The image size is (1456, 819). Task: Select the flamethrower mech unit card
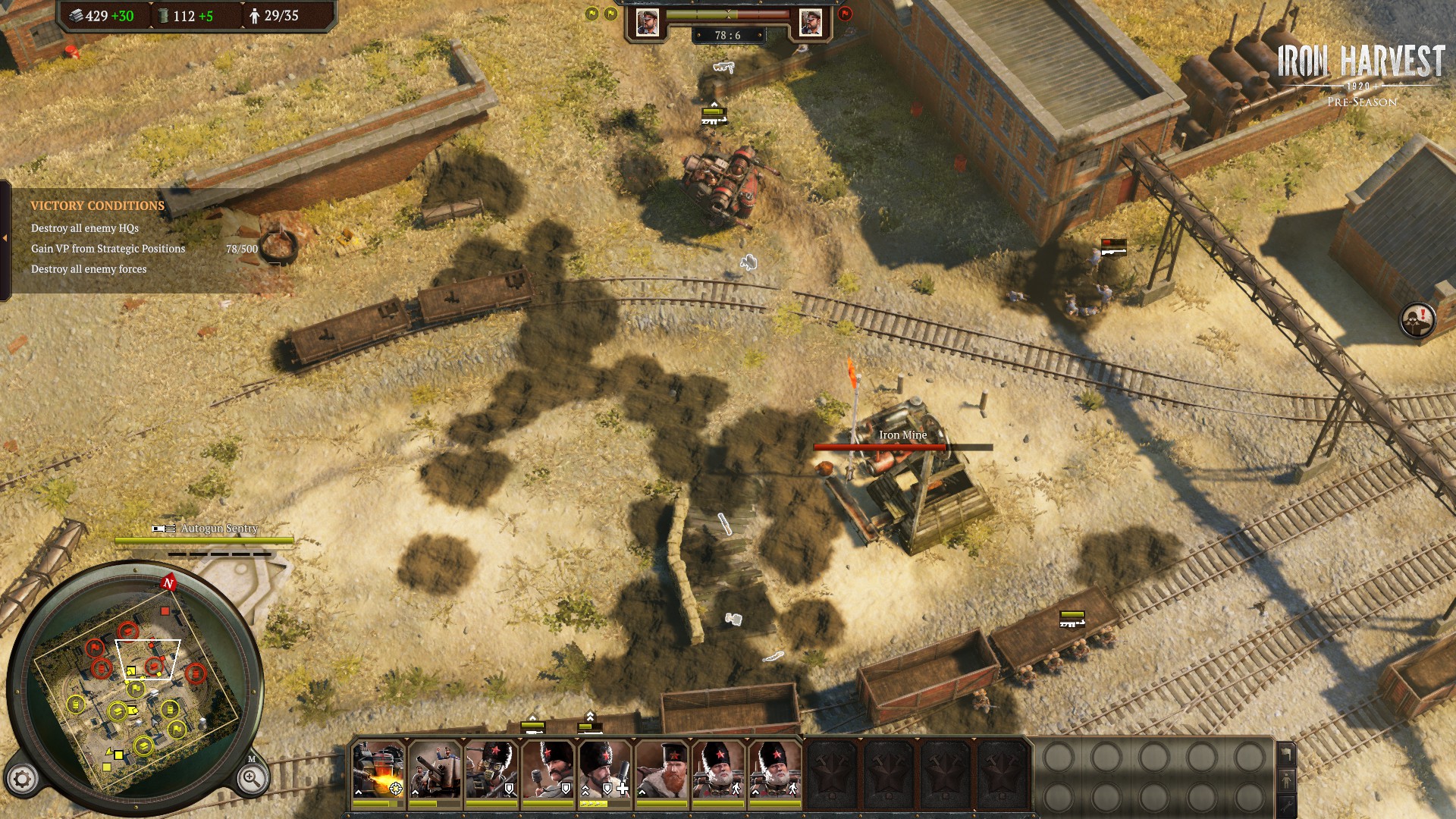(x=378, y=768)
